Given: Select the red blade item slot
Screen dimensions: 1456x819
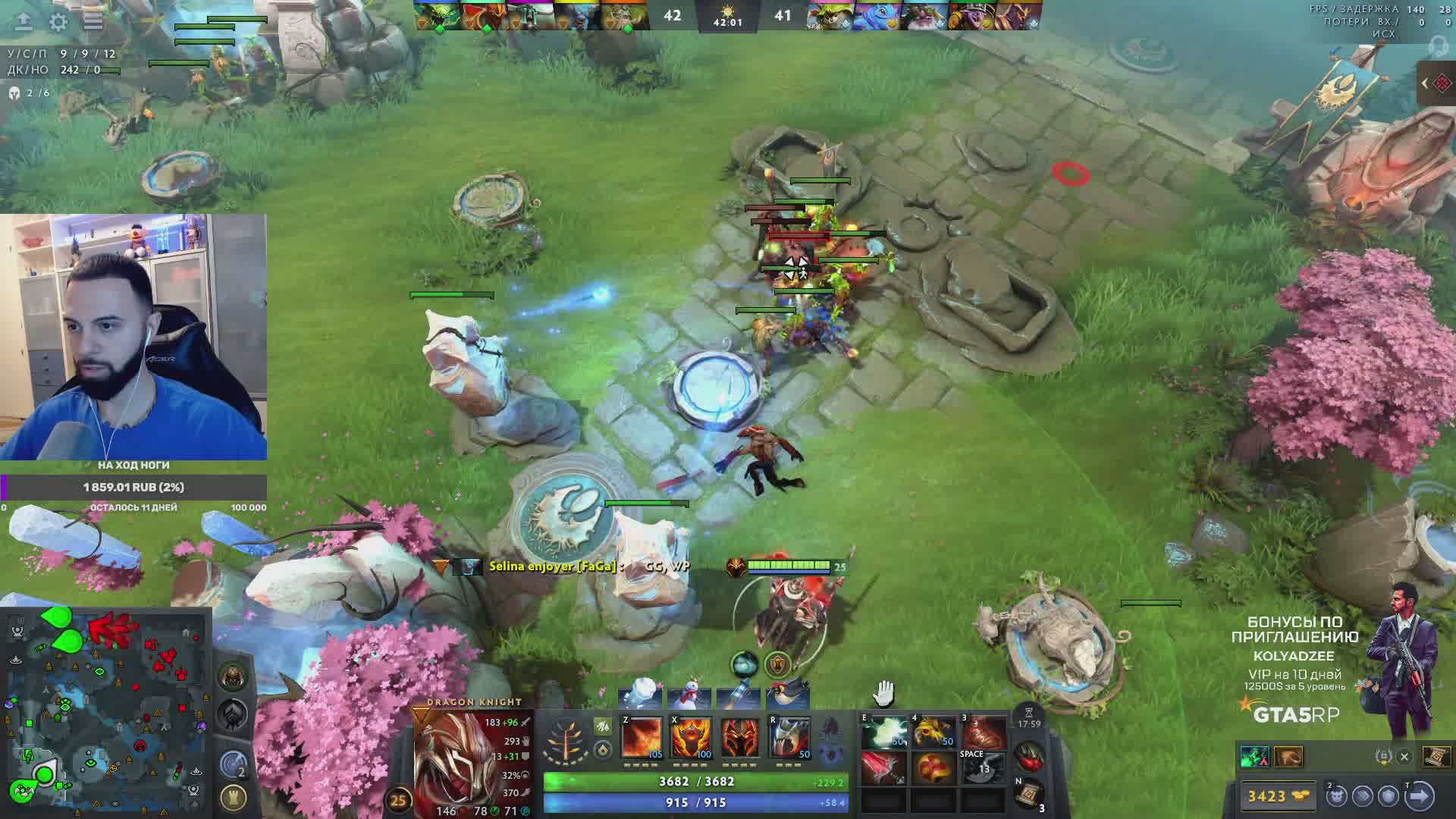Looking at the screenshot, I should (x=883, y=767).
